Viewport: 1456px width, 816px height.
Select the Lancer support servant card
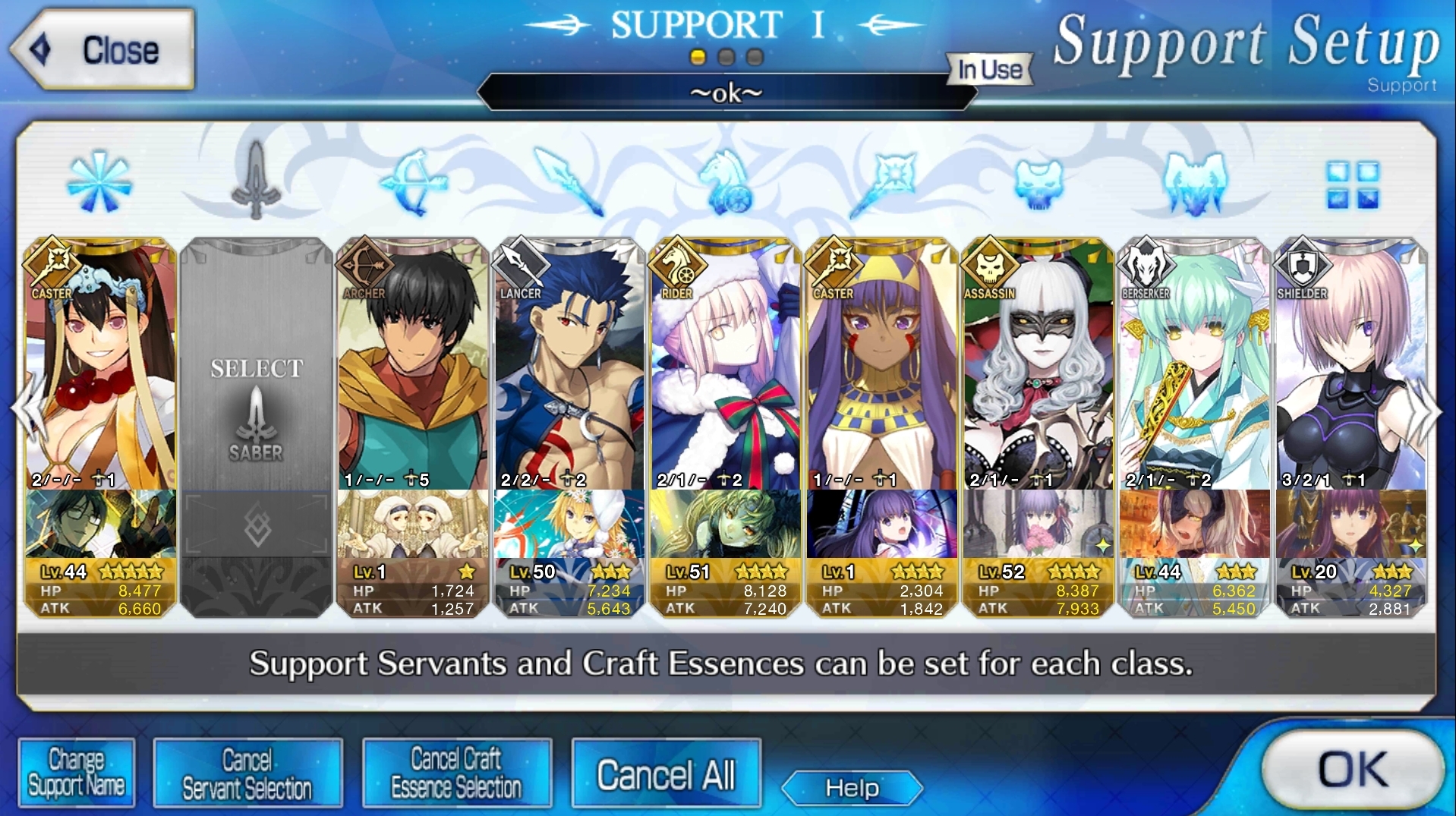pos(569,364)
